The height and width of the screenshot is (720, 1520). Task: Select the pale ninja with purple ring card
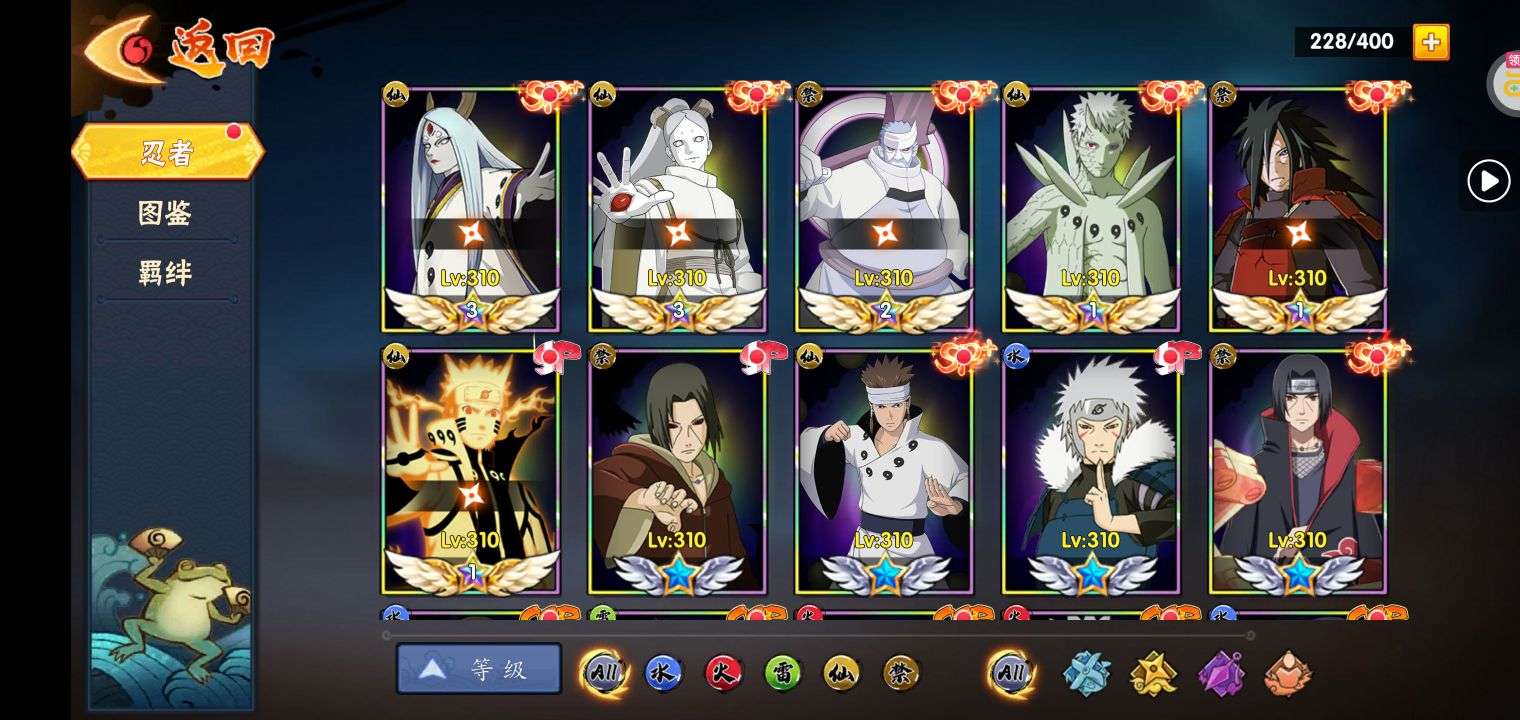click(x=884, y=210)
